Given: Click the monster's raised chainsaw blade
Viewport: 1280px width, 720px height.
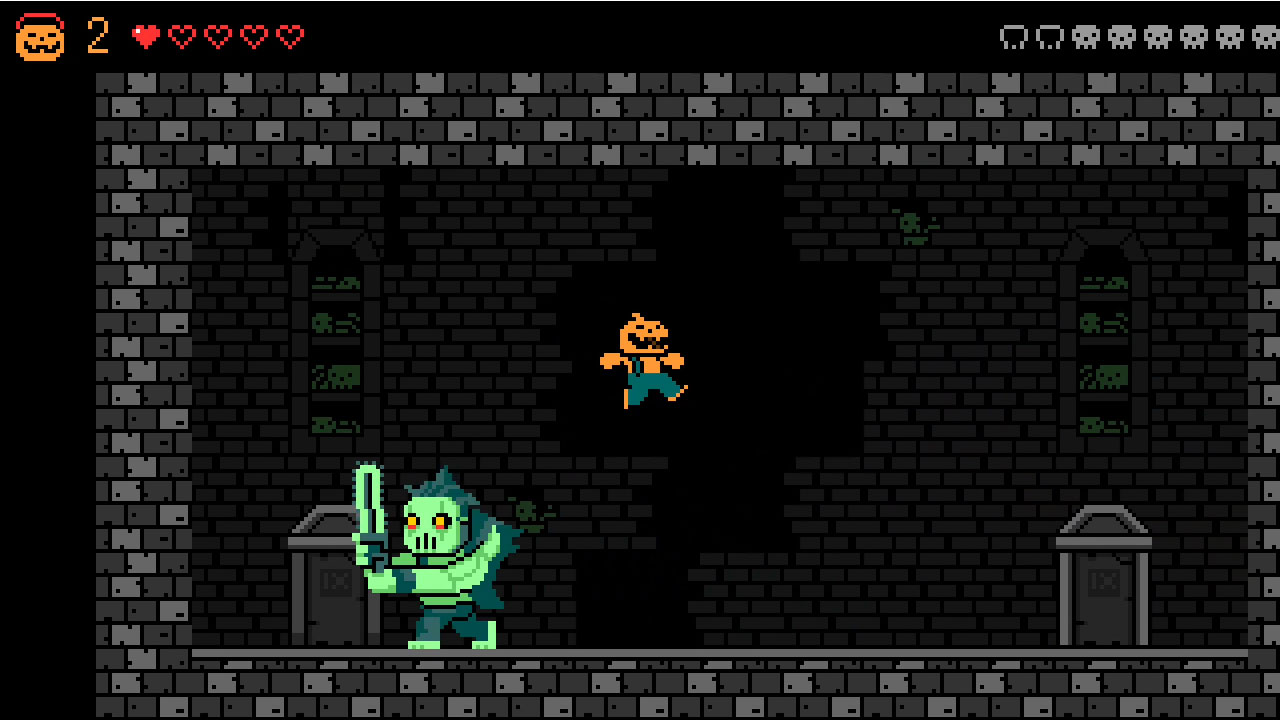Looking at the screenshot, I should tap(372, 500).
